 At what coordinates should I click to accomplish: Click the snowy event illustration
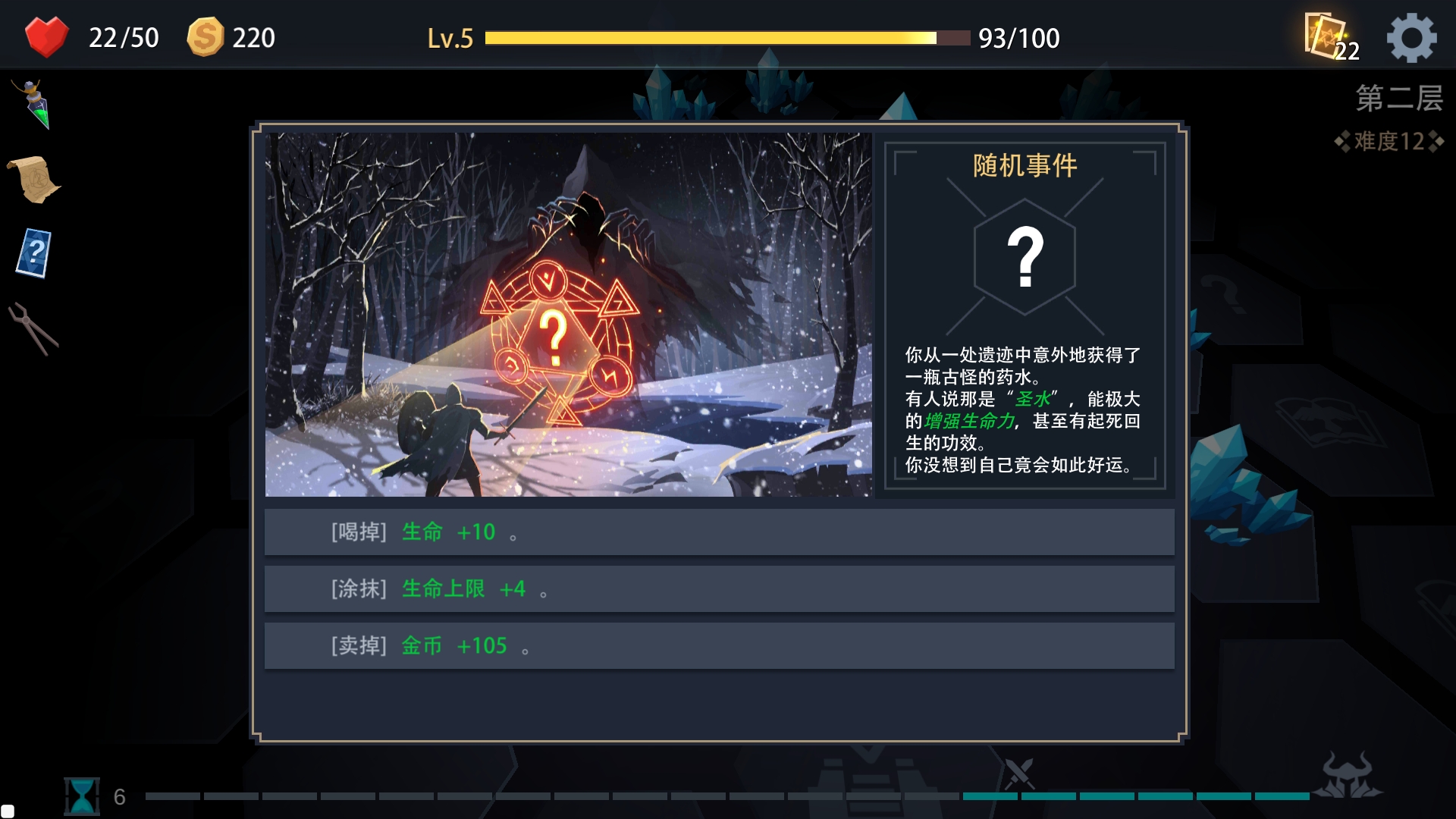click(569, 315)
